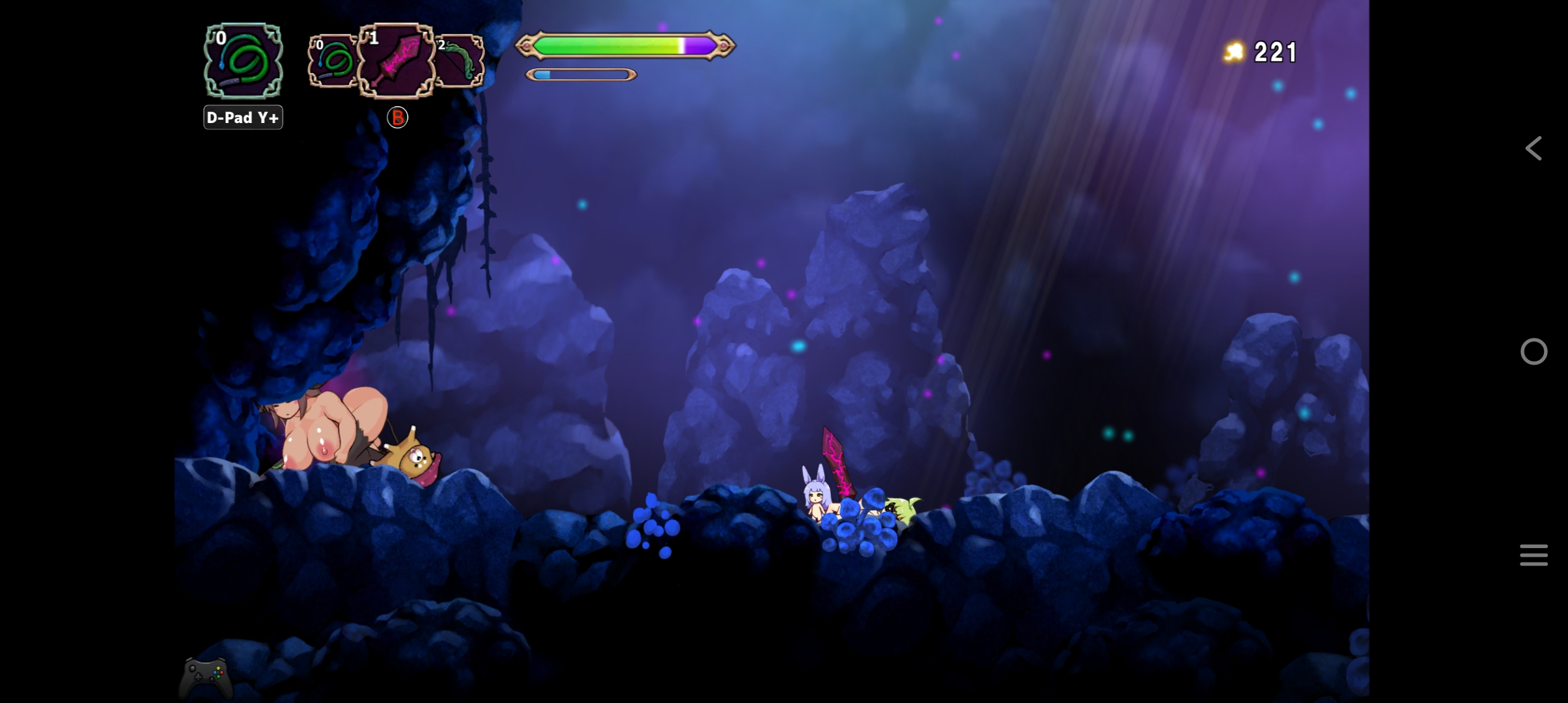Tap the gold currency coin icon
Viewport: 1568px width, 703px height.
point(1233,49)
